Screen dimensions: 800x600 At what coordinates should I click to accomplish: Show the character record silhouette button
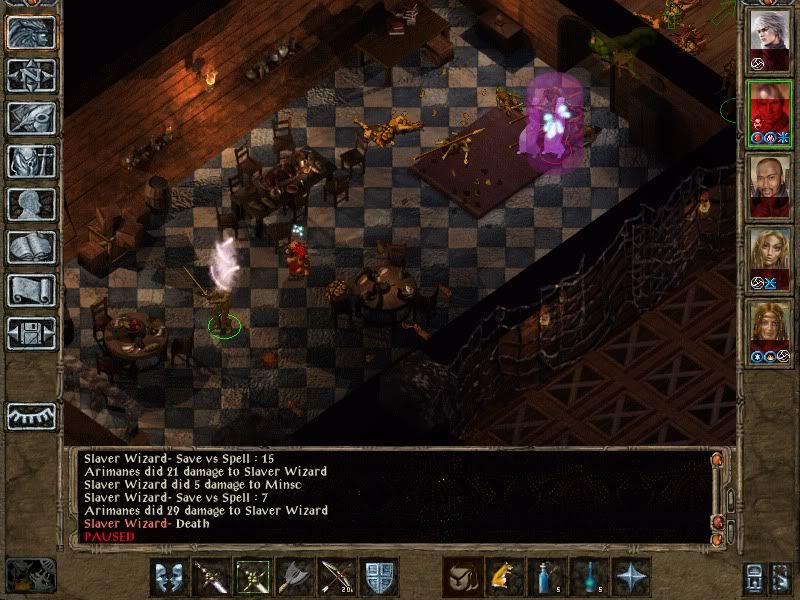(x=31, y=204)
